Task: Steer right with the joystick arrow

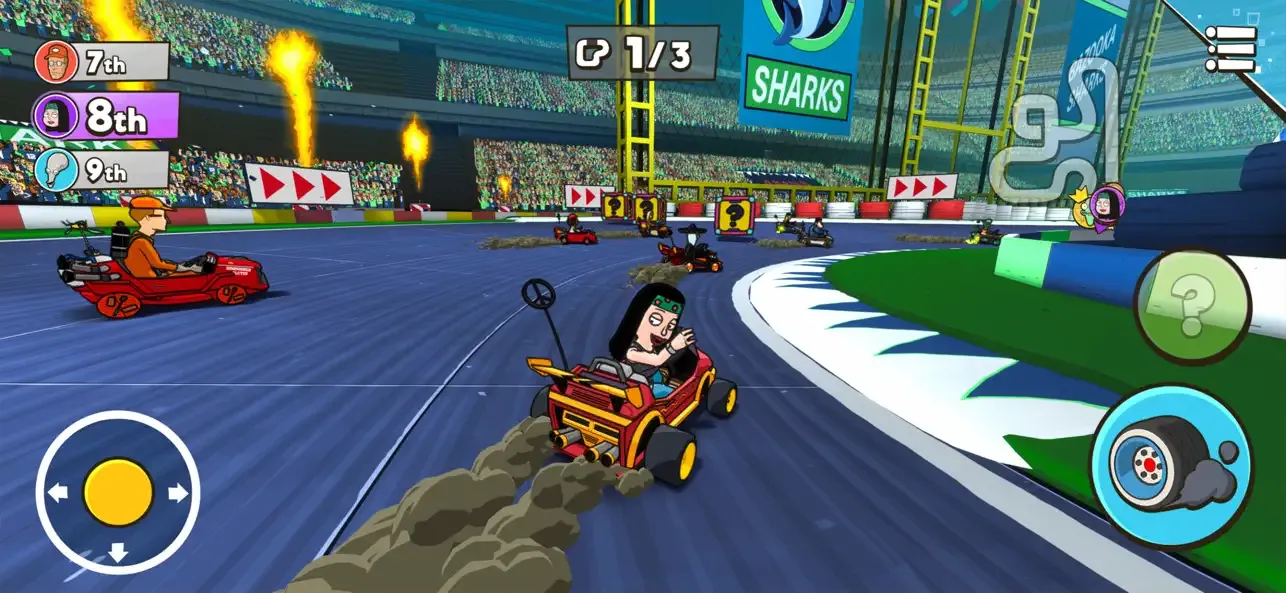Action: click(x=178, y=493)
